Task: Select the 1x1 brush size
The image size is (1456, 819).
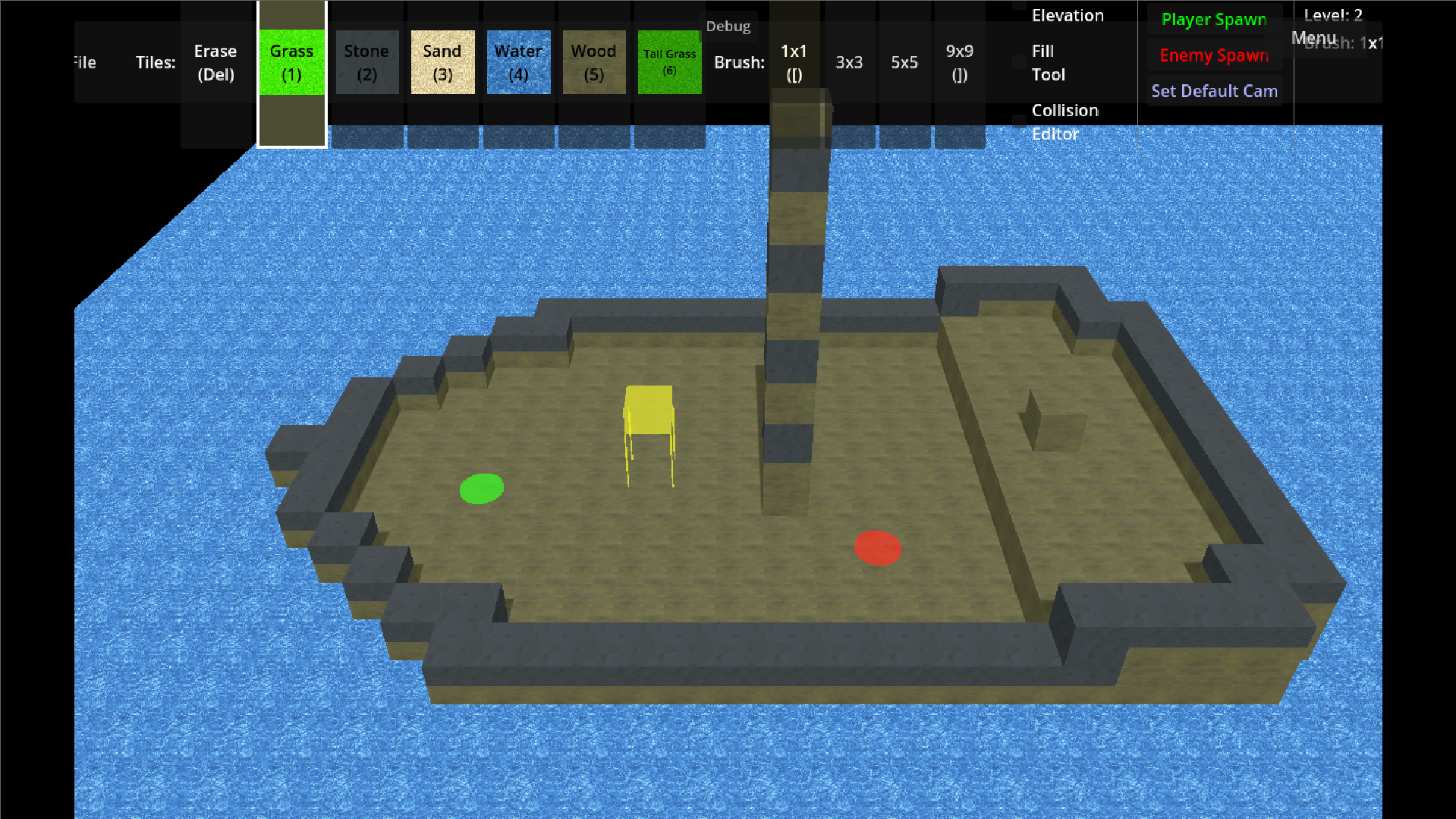Action: pos(794,62)
